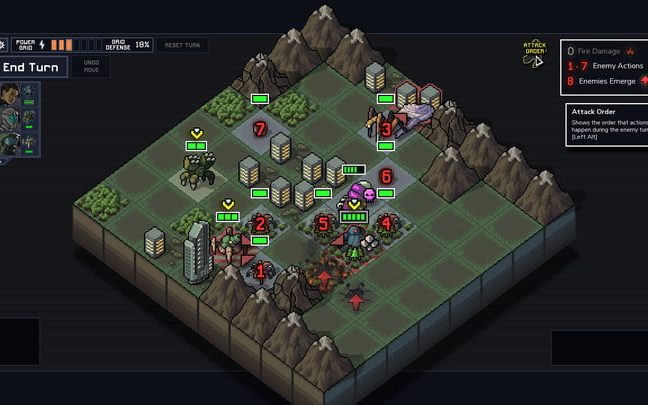
Task: End the current turn
Action: (34, 67)
